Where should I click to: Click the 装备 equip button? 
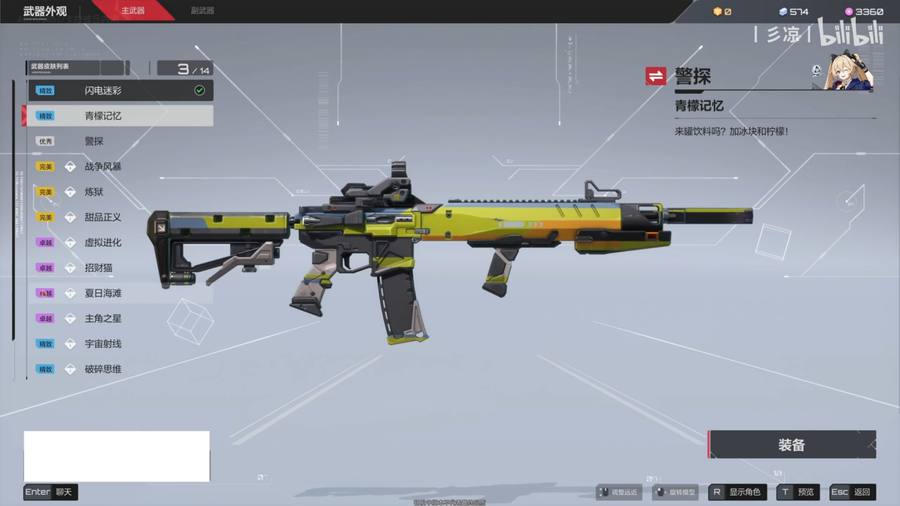pyautogui.click(x=792, y=445)
